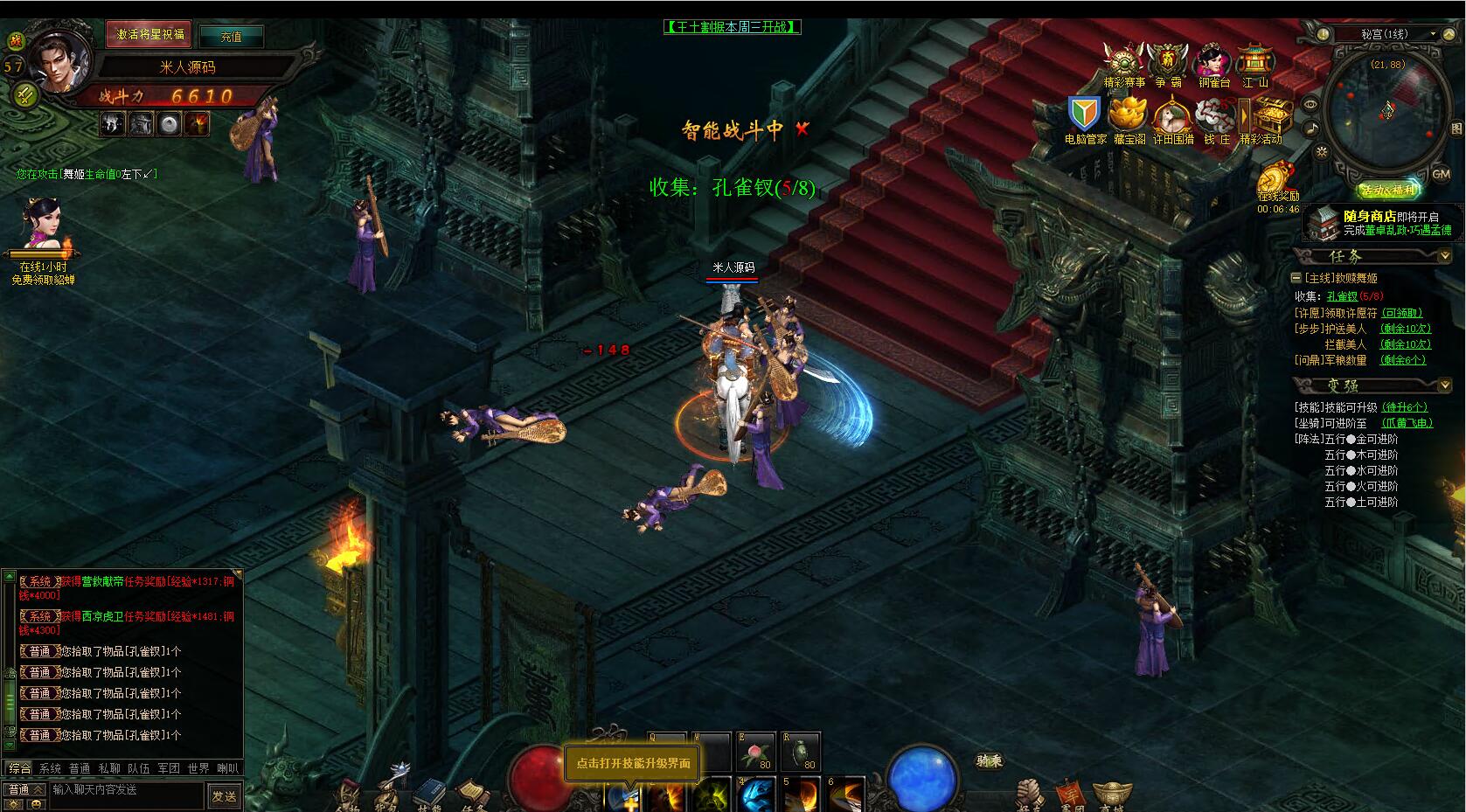
Task: Click the GM button by the minimap
Action: (x=1441, y=175)
